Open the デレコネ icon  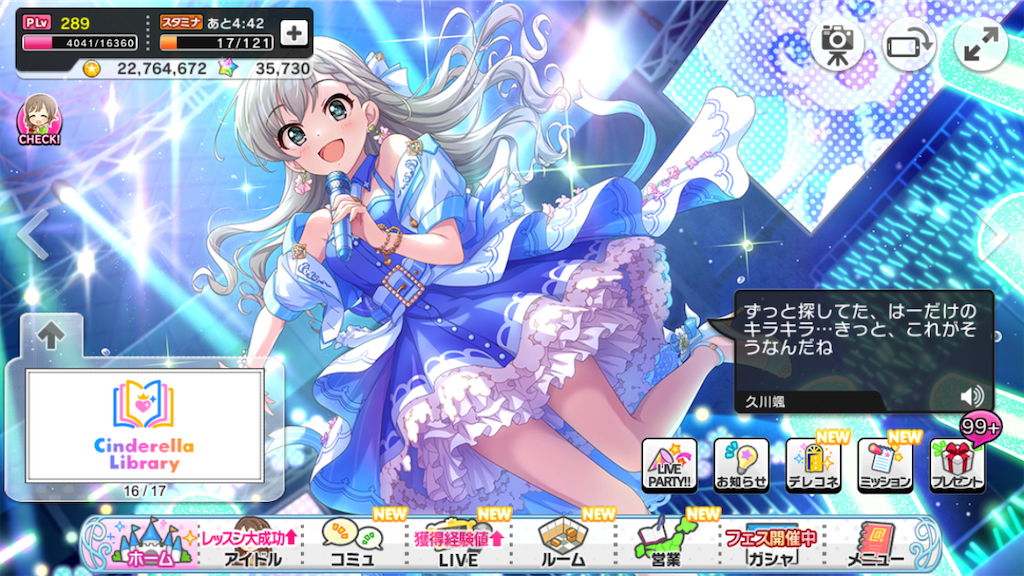pyautogui.click(x=813, y=465)
